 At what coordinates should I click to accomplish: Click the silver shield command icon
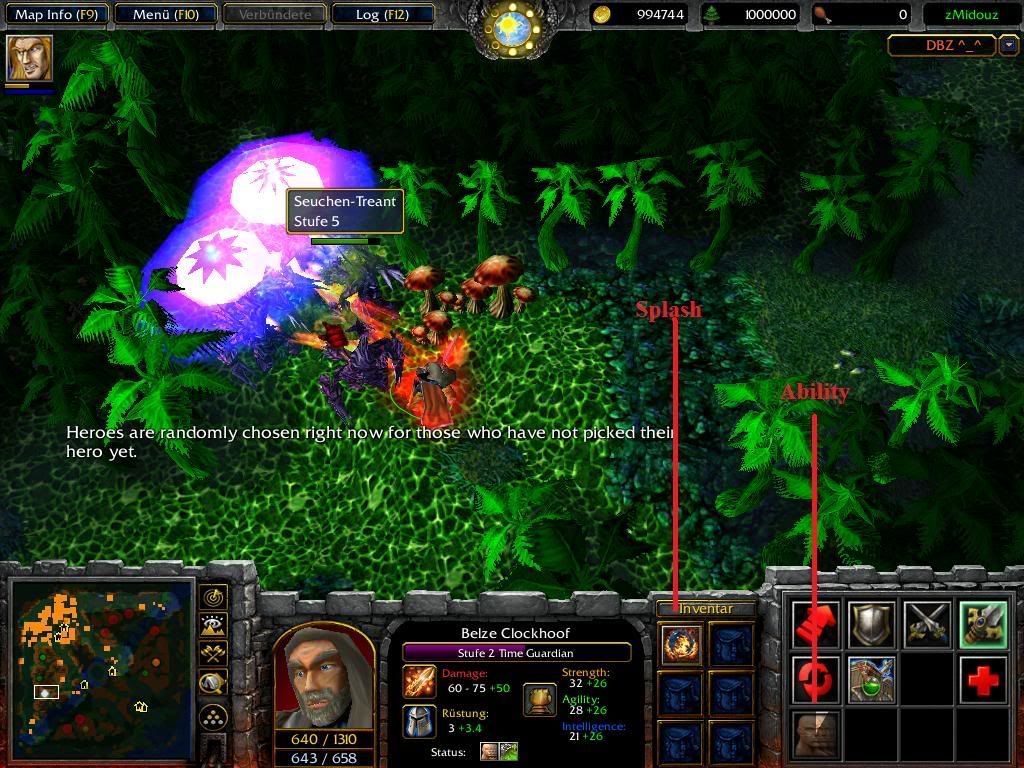coord(871,625)
